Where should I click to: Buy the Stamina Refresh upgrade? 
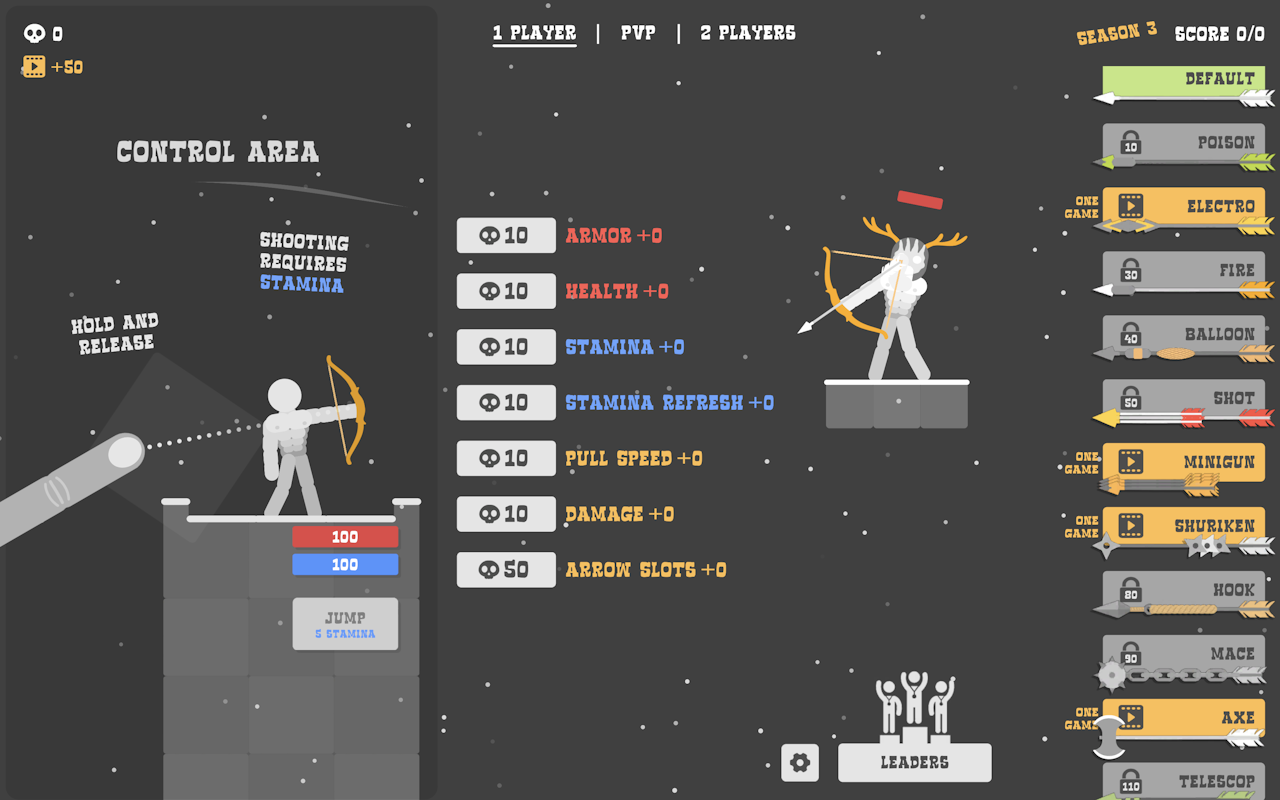click(x=506, y=403)
